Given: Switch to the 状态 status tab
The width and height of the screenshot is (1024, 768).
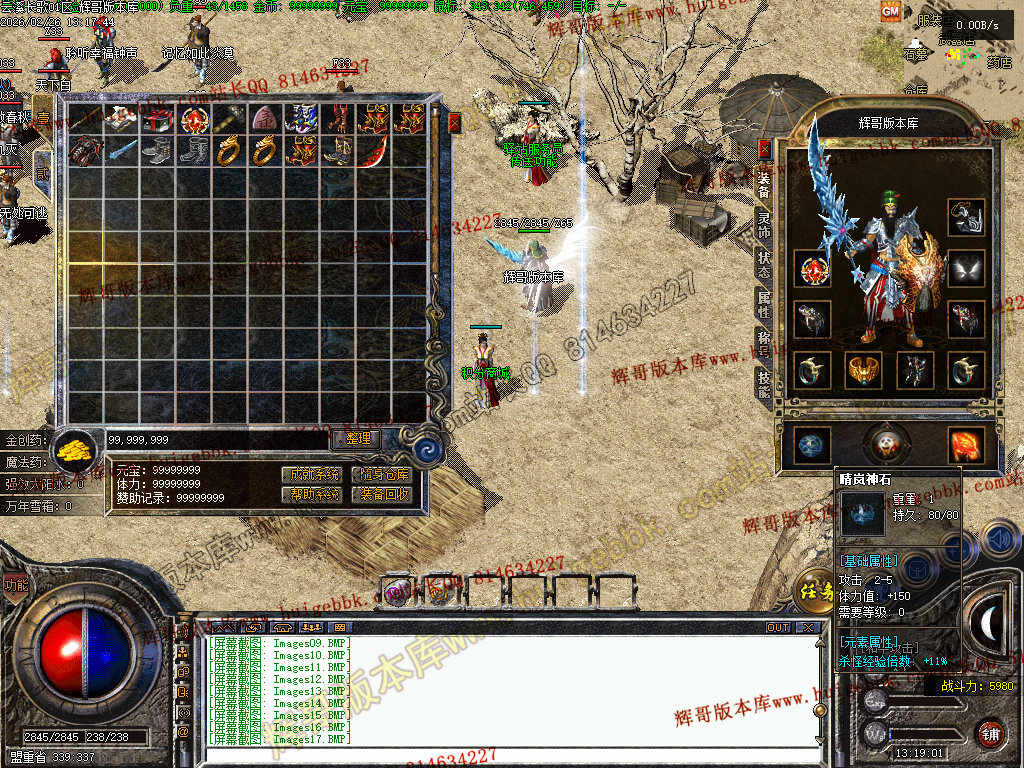Looking at the screenshot, I should click(x=765, y=265).
